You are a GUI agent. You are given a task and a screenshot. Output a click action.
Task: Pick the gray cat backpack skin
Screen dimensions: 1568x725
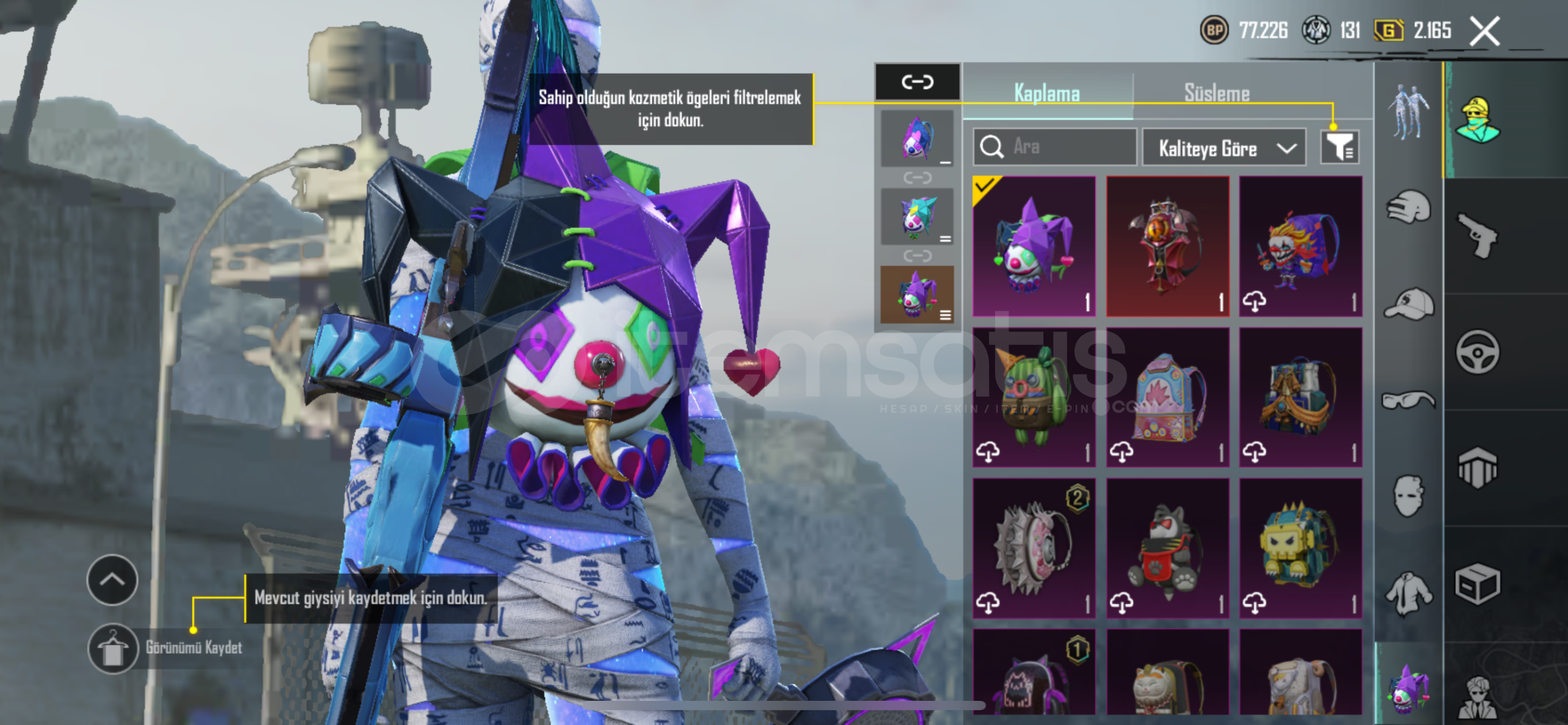1167,548
